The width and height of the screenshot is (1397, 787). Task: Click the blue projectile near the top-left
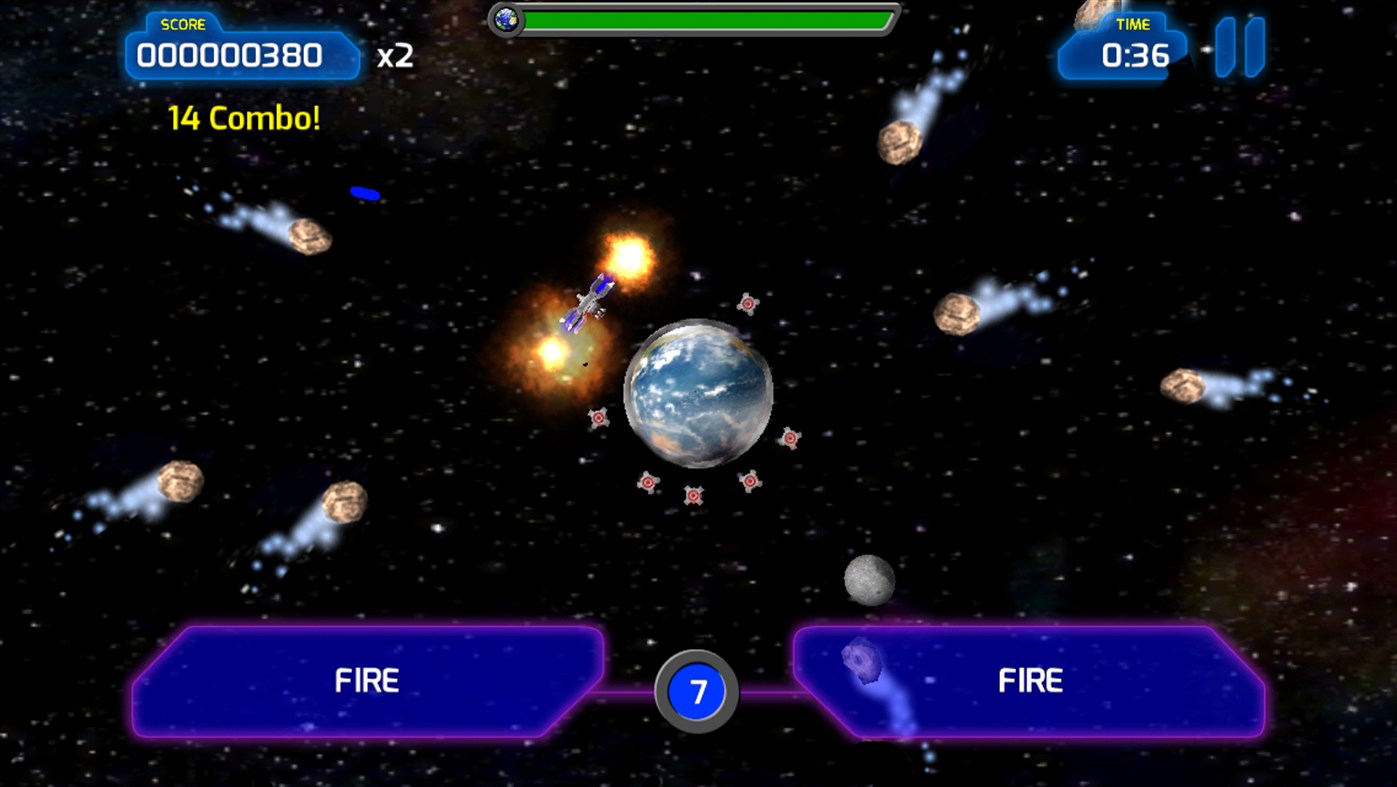click(365, 192)
